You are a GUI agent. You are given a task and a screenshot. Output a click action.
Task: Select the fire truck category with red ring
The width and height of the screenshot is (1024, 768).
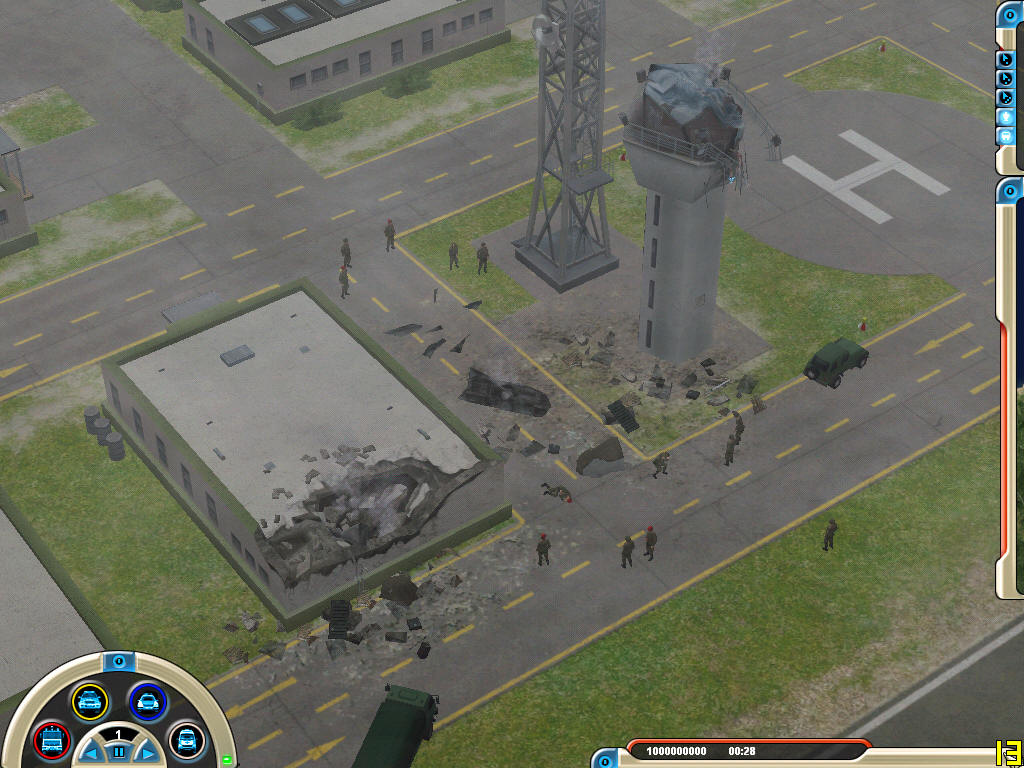click(50, 741)
